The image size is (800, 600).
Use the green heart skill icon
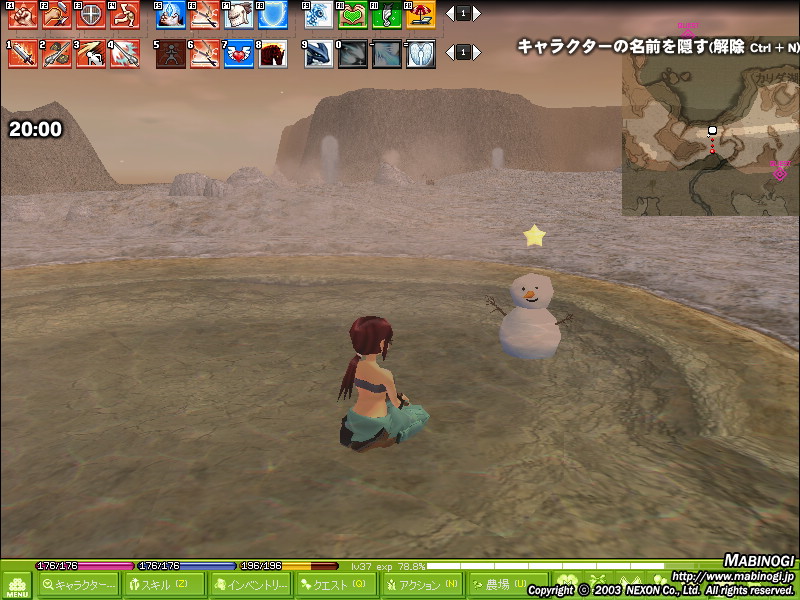(353, 14)
